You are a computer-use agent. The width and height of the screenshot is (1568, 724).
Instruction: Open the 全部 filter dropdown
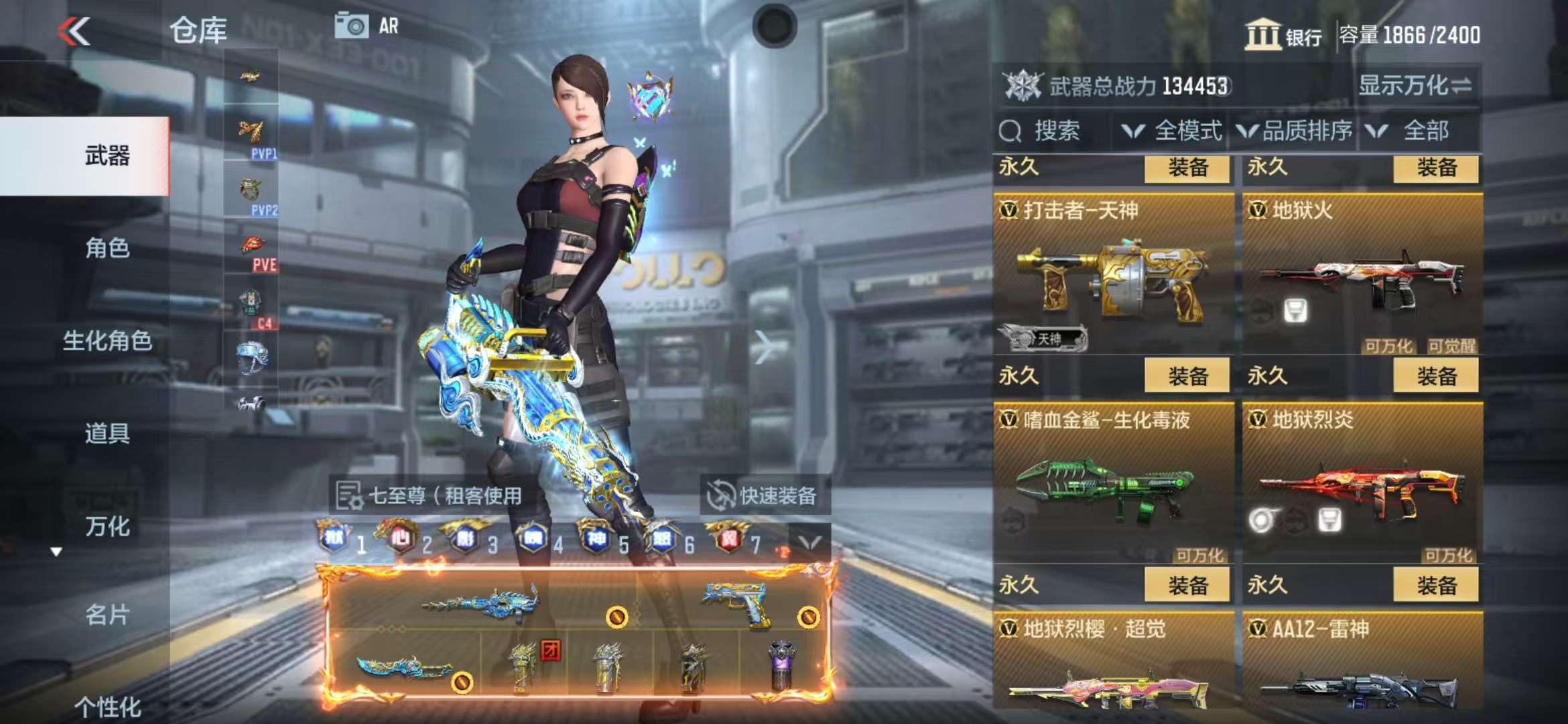tap(1415, 131)
